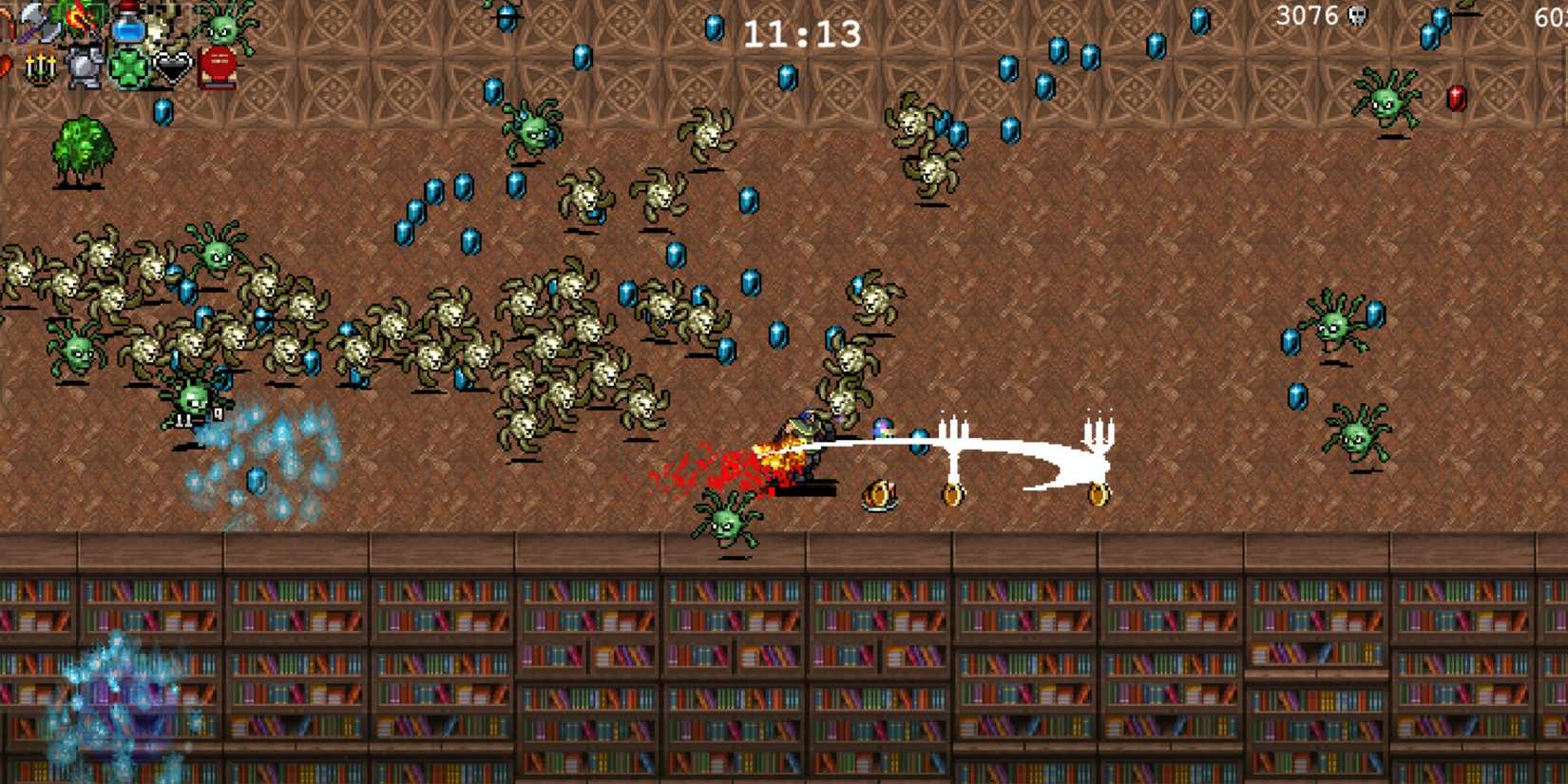1568x784 pixels.
Task: Select the blue potion item icon
Action: [127, 27]
